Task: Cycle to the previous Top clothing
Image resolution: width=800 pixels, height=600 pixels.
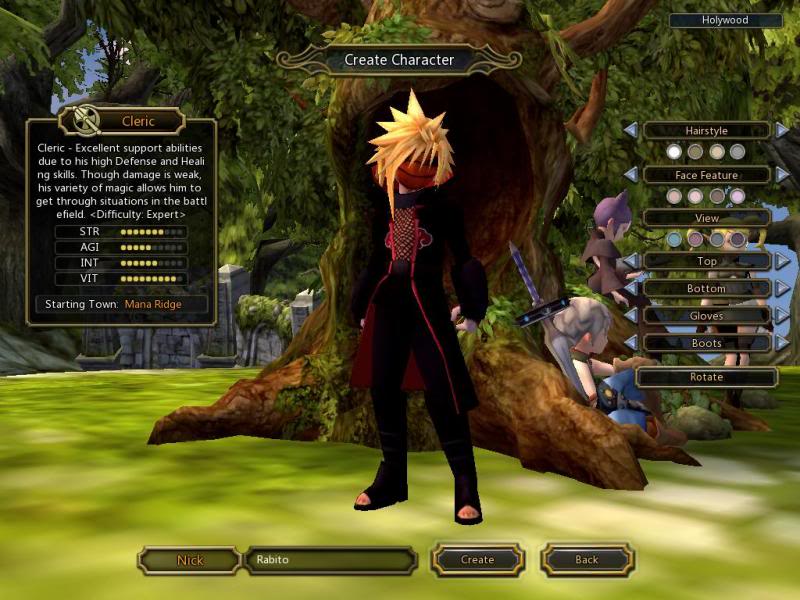Action: coord(630,262)
